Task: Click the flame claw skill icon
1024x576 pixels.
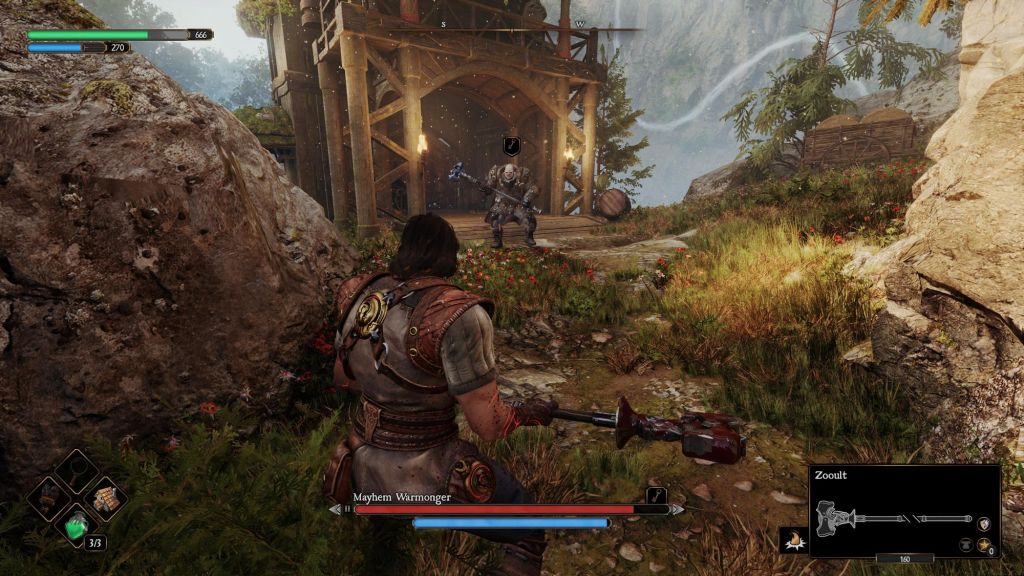Action: [794, 541]
